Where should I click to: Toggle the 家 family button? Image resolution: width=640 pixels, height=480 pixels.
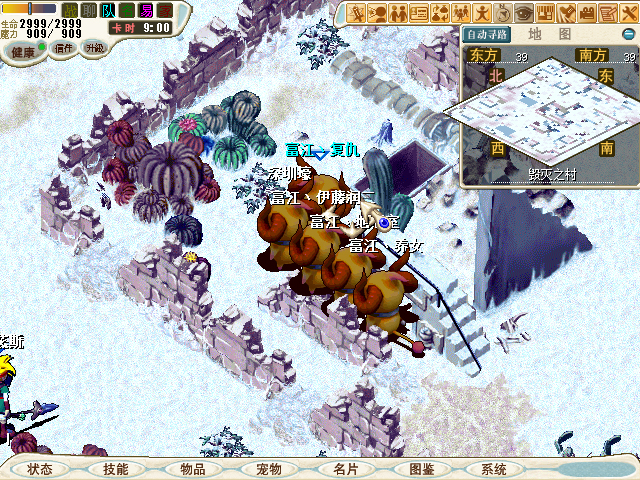coord(165,10)
